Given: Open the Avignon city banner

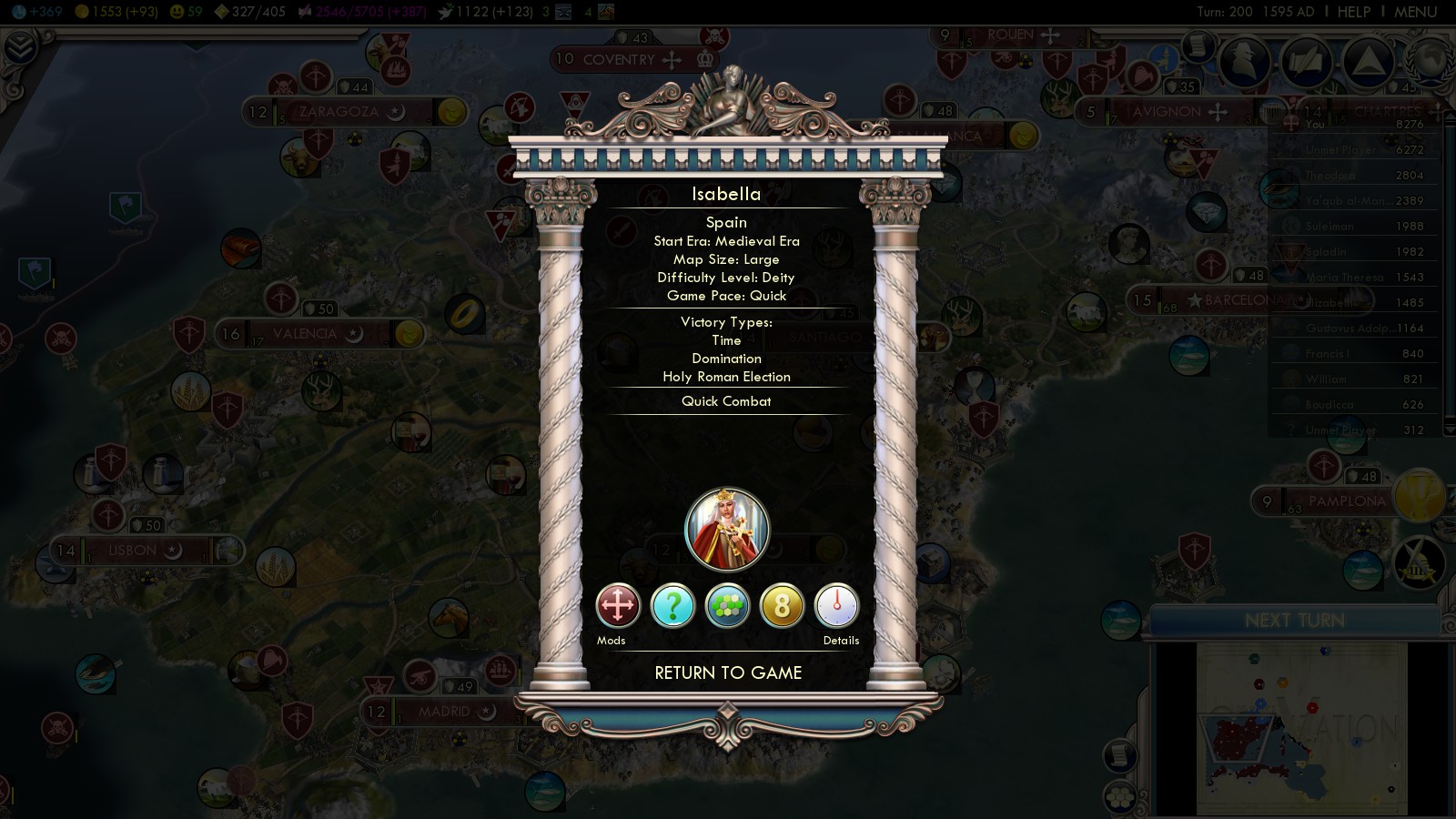Looking at the screenshot, I should click(x=1167, y=112).
